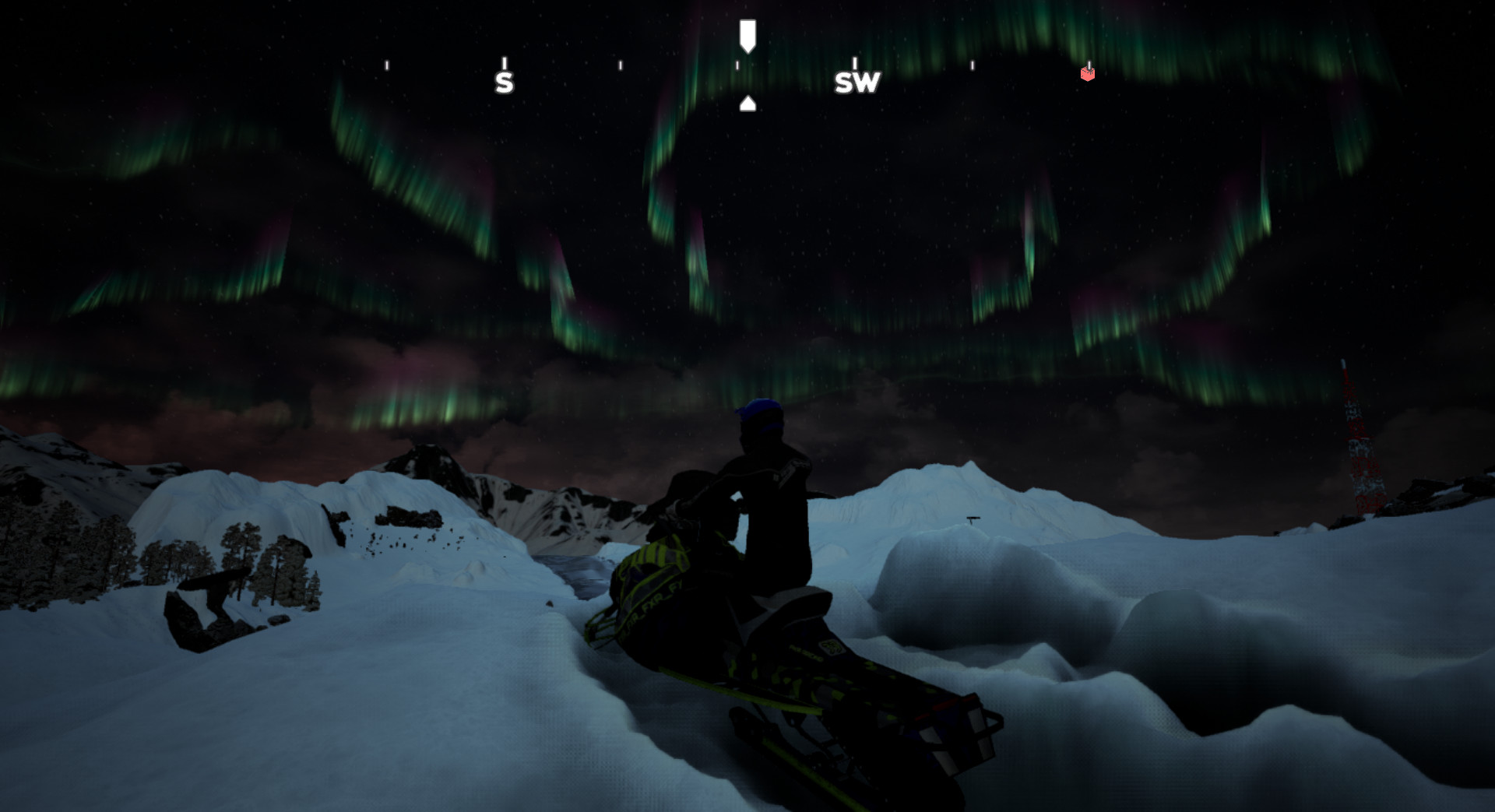
Task: Click the red waypoint cube marker
Action: pos(1086,75)
